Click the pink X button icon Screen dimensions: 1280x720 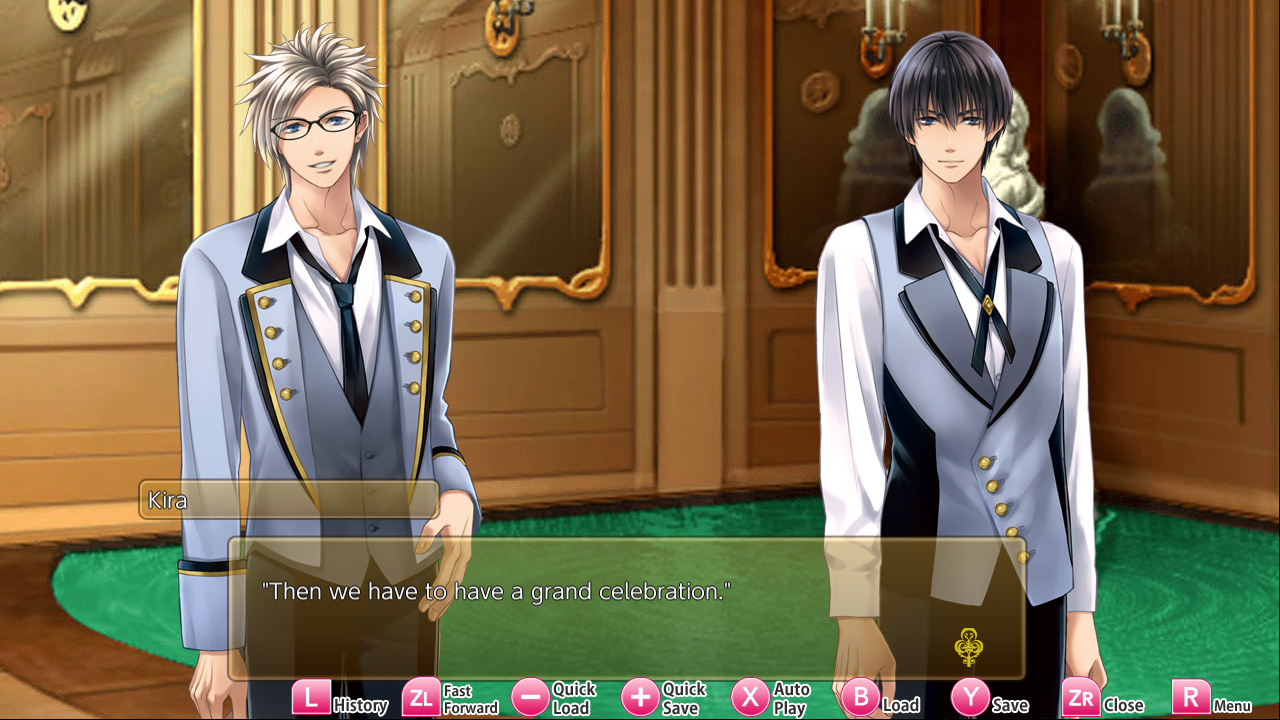click(x=749, y=698)
